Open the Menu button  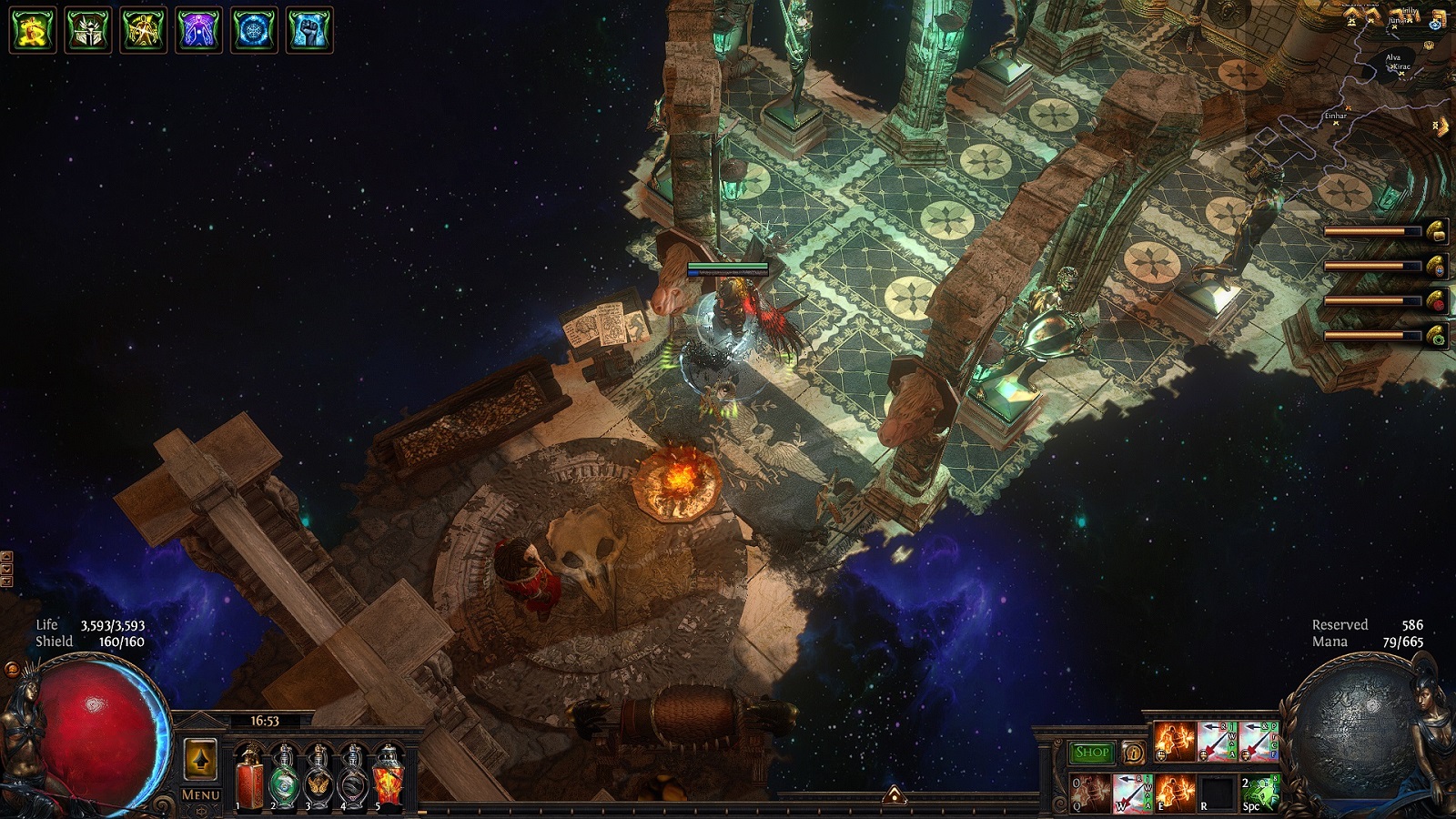pyautogui.click(x=200, y=794)
